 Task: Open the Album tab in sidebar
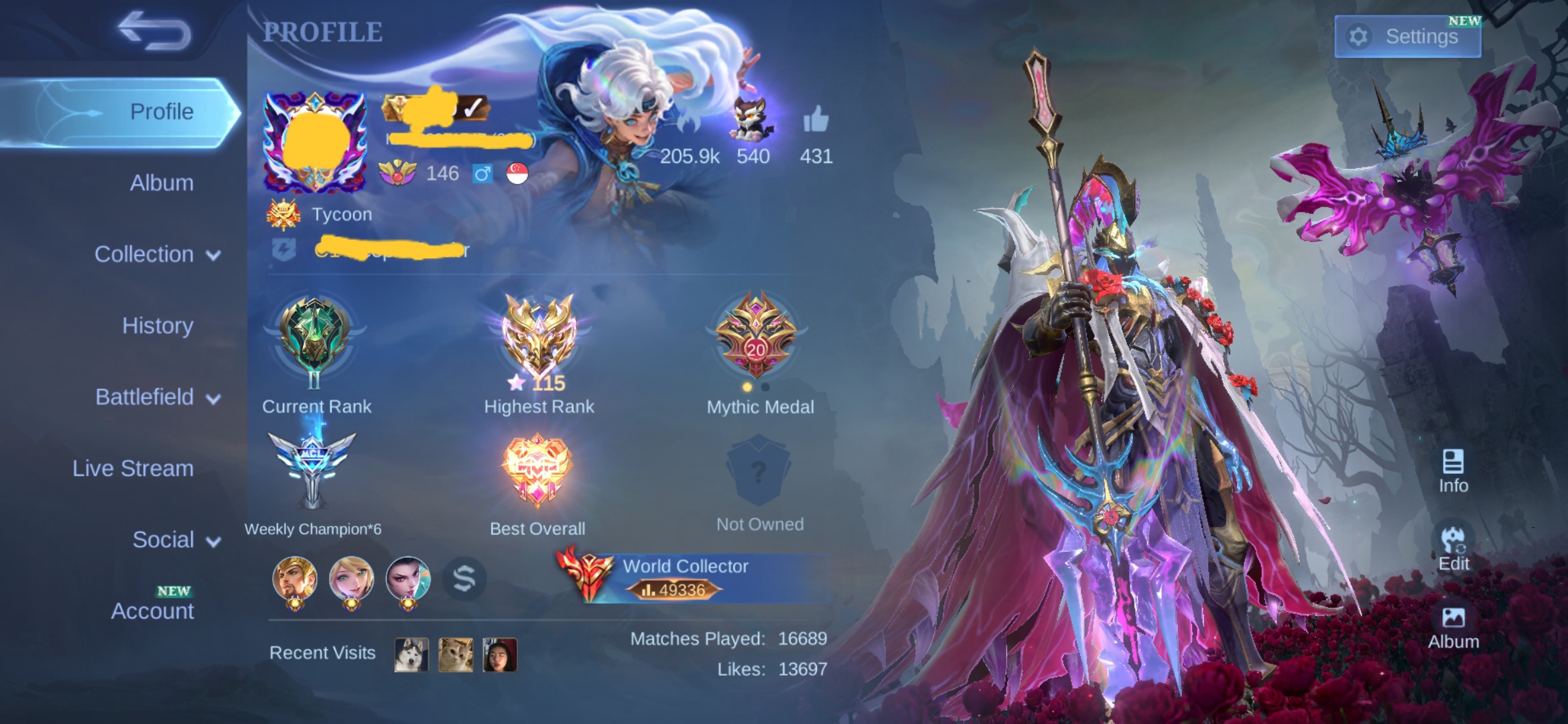pos(161,183)
